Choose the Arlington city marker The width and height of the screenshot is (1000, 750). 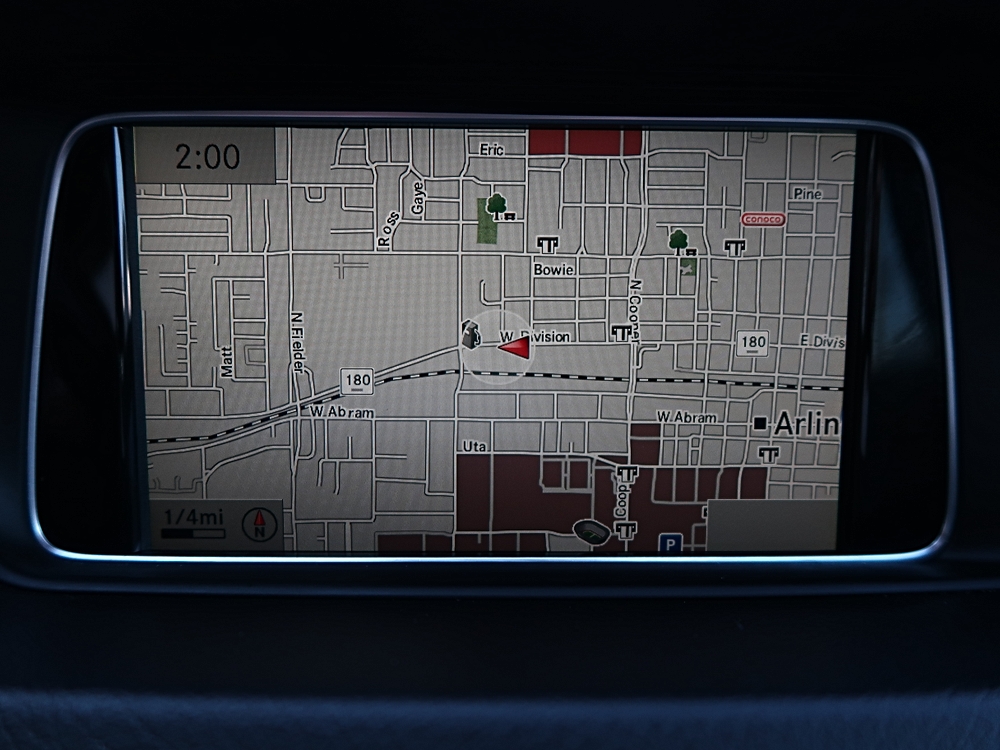pos(761,424)
